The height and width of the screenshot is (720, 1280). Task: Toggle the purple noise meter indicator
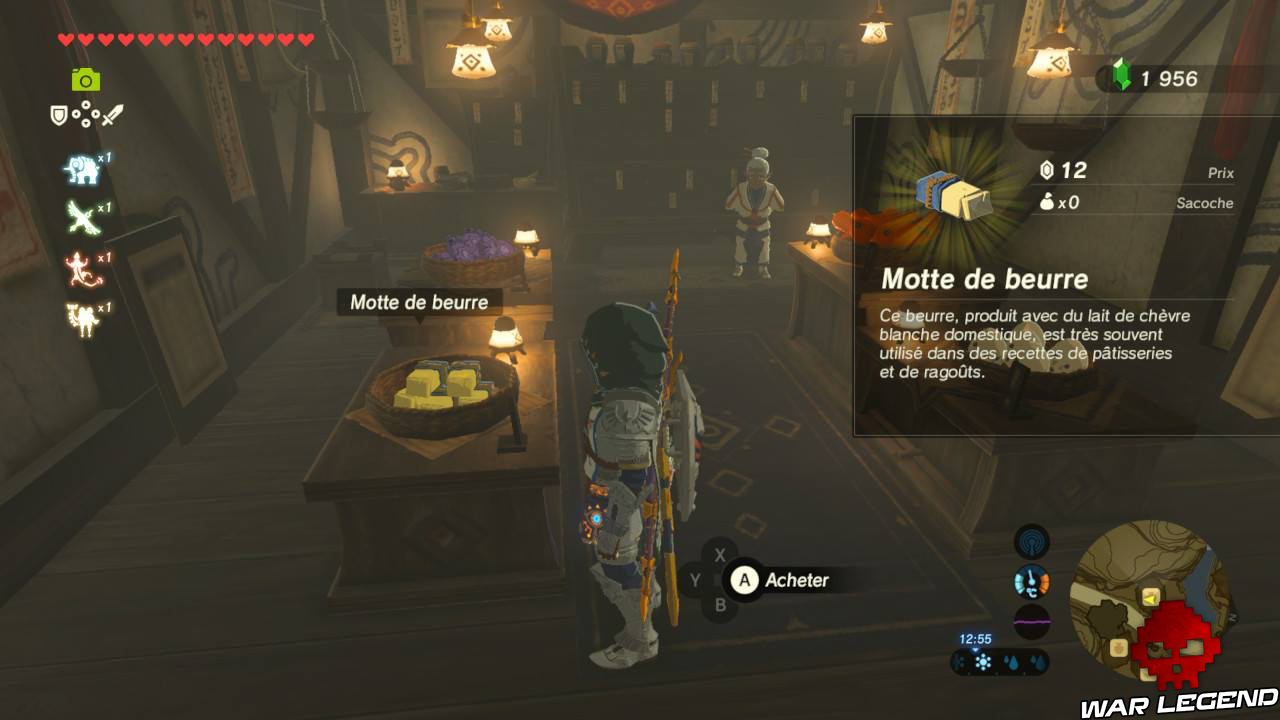[x=1032, y=620]
